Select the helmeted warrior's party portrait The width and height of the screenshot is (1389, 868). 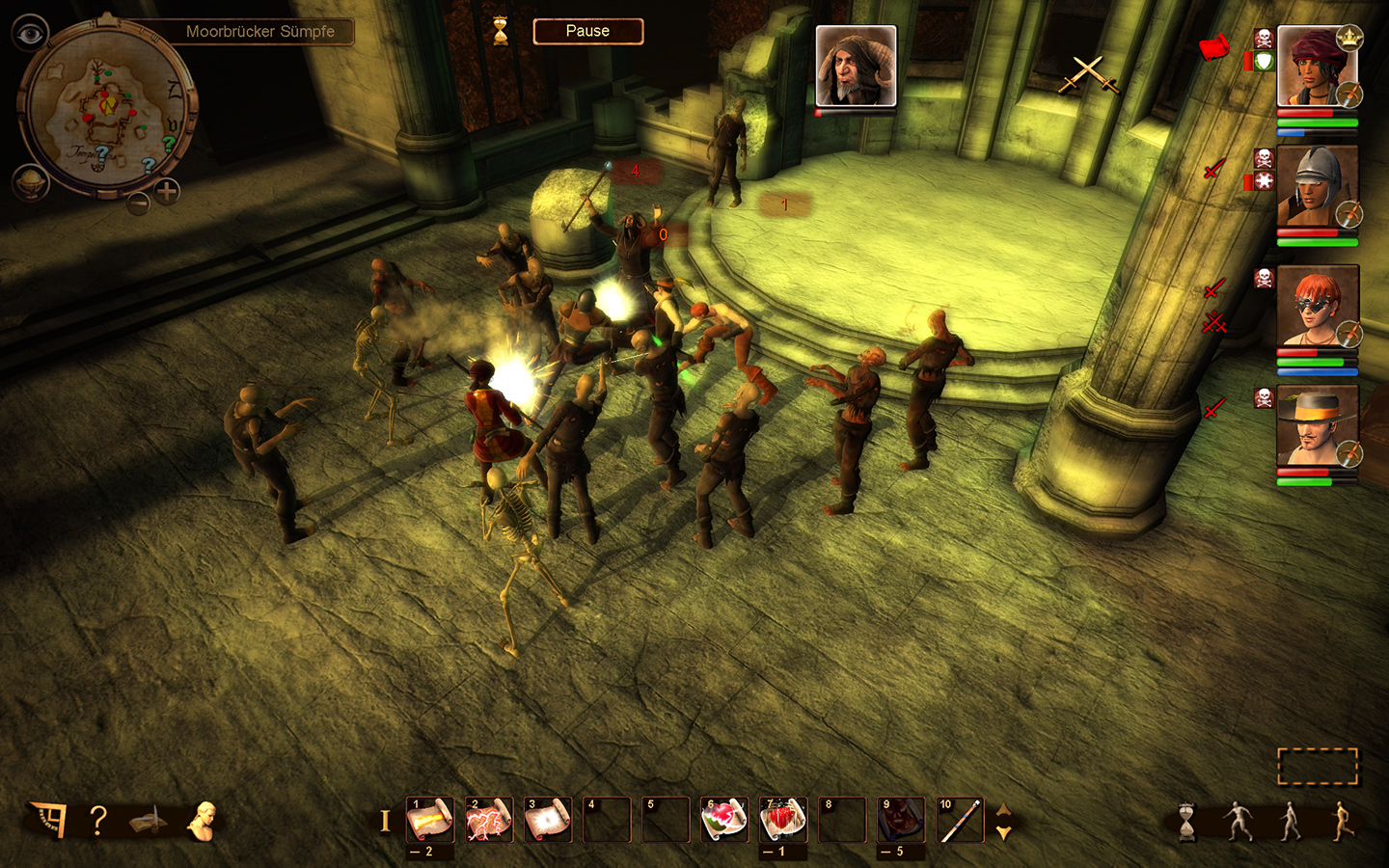click(x=1317, y=186)
